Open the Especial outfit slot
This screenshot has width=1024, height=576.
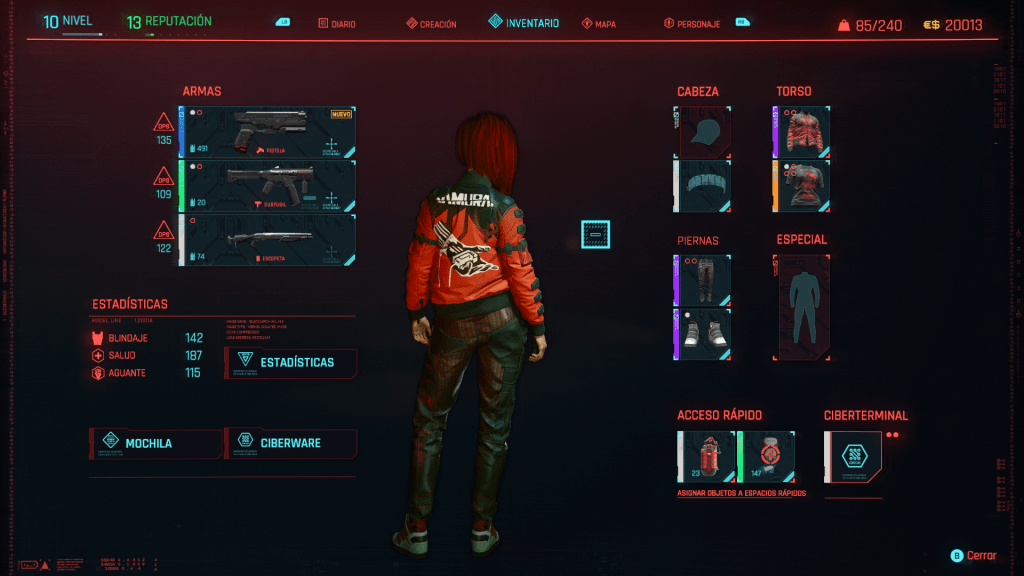pyautogui.click(x=803, y=307)
